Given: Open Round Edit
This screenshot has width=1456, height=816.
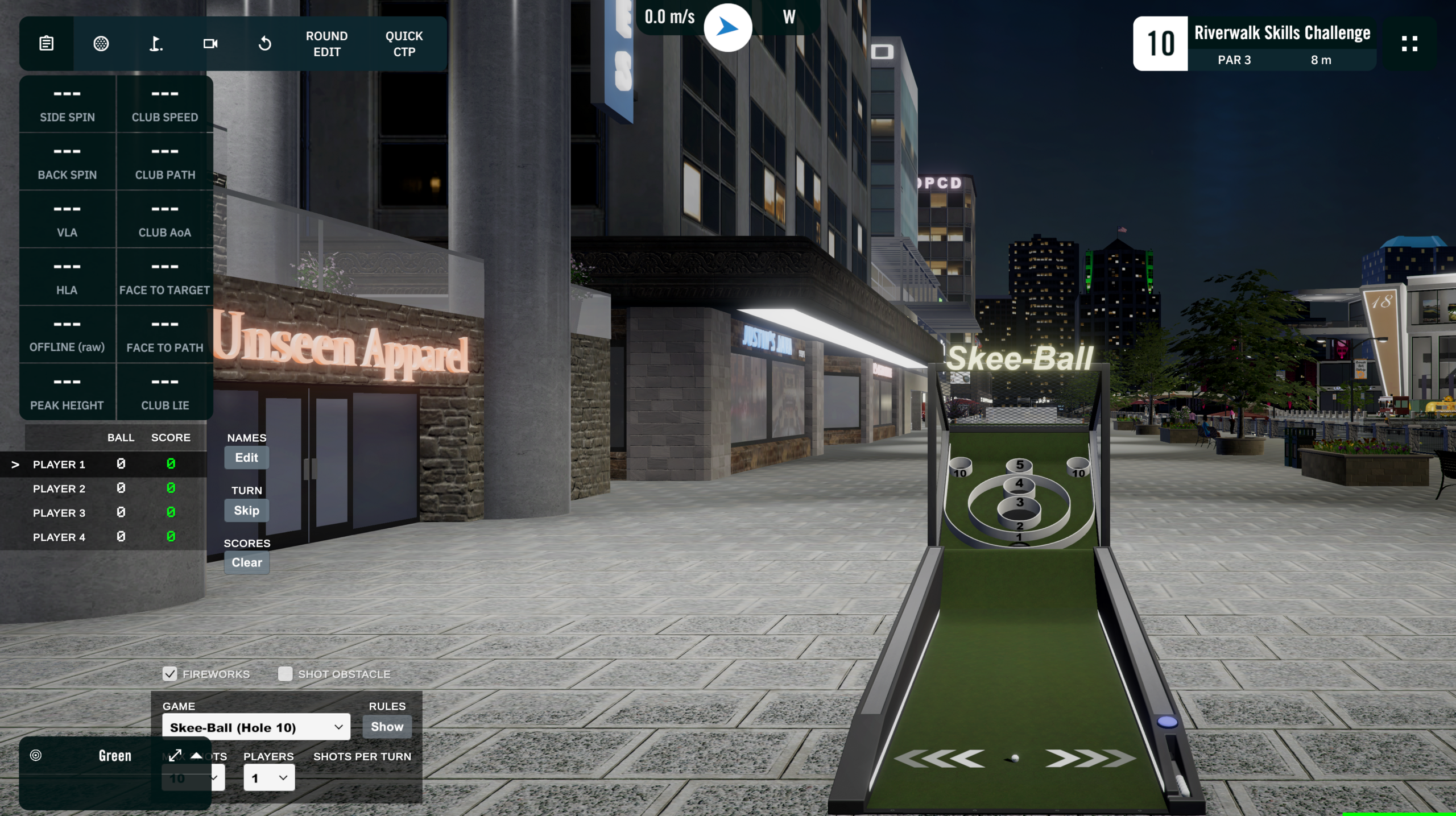Looking at the screenshot, I should [326, 44].
